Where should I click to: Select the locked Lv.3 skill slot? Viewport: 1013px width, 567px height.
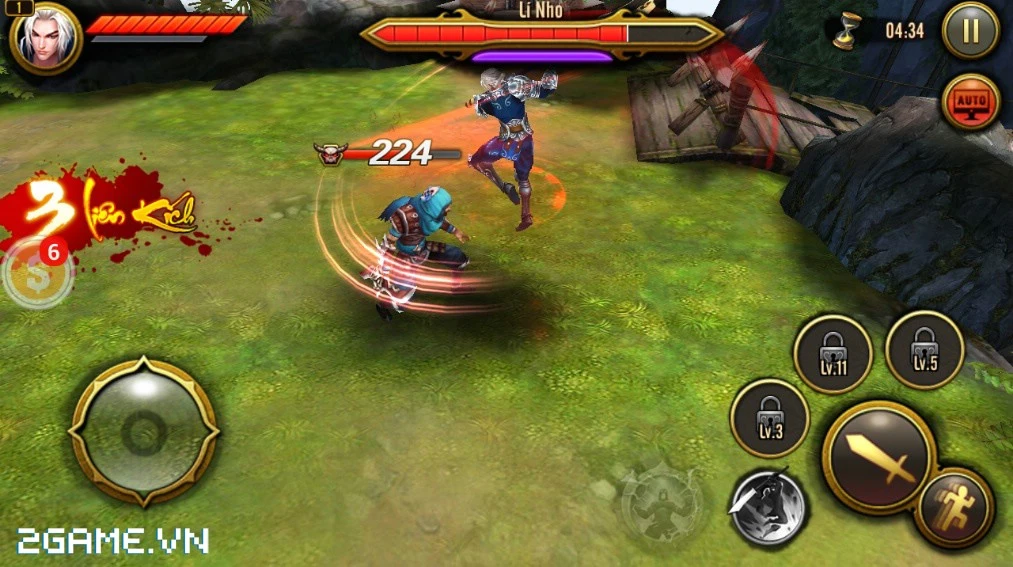click(769, 418)
